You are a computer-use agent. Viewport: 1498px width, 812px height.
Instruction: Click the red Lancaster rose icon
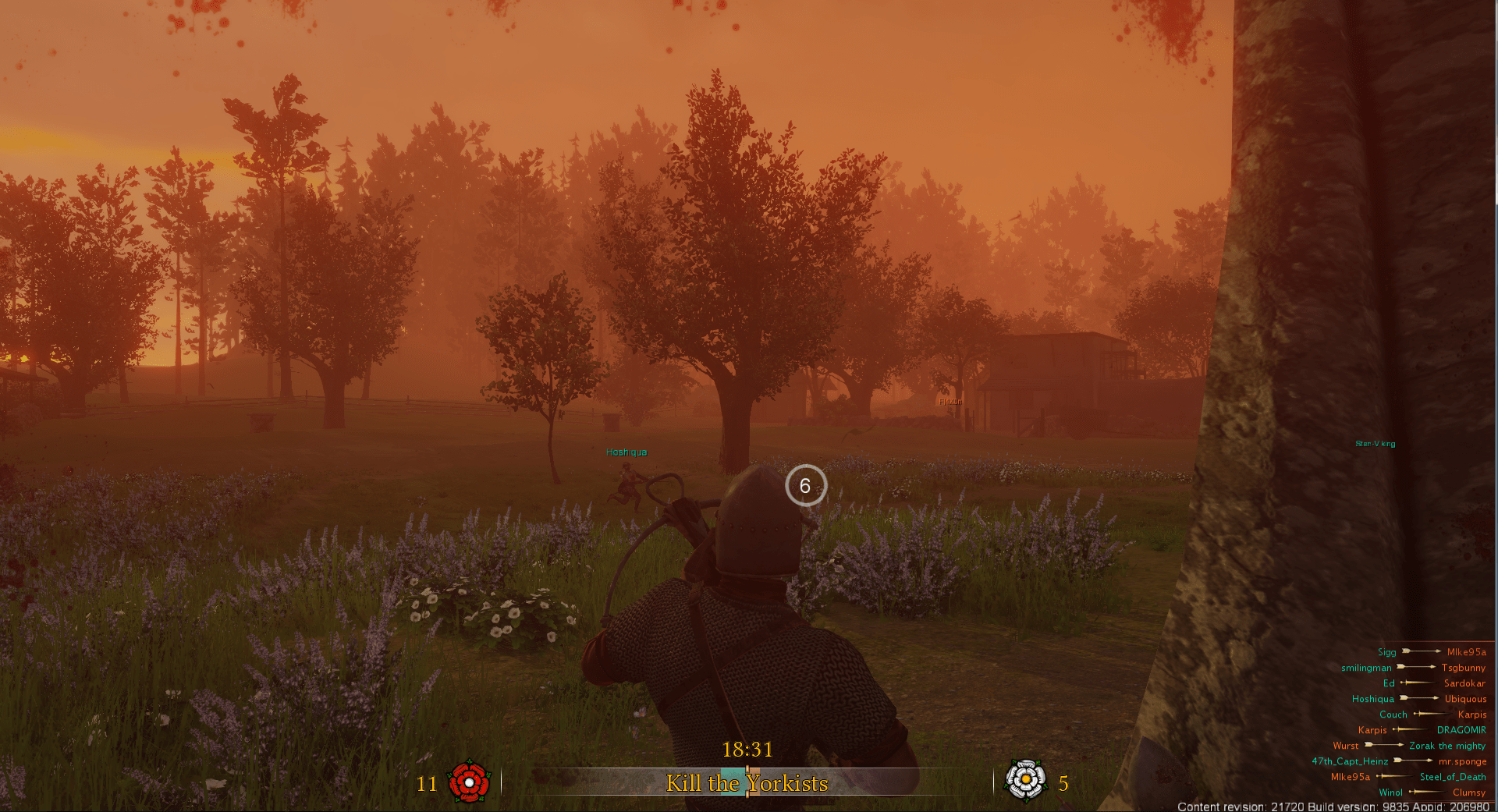(468, 783)
